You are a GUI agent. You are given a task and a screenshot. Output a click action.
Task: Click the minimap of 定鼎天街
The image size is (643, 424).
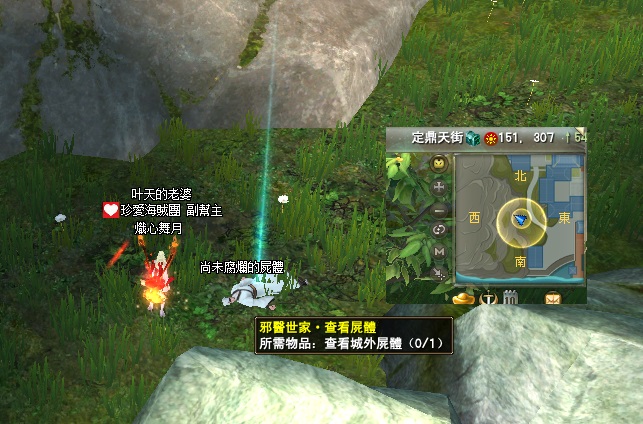[x=520, y=221]
